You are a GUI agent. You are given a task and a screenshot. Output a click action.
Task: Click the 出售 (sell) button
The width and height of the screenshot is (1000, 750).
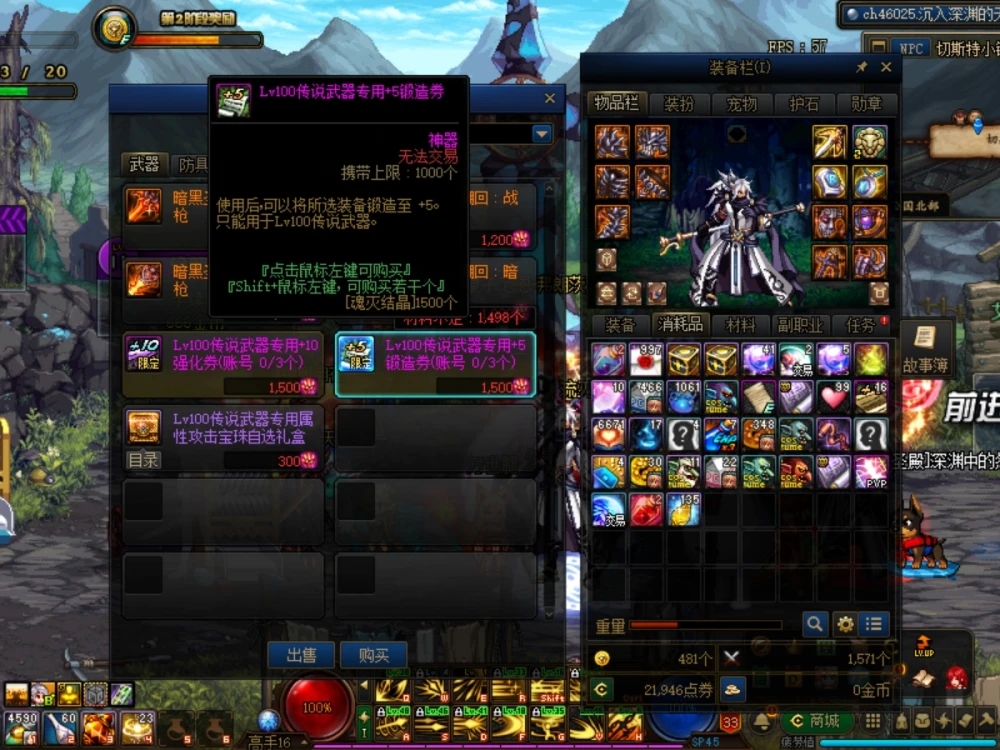pos(301,656)
